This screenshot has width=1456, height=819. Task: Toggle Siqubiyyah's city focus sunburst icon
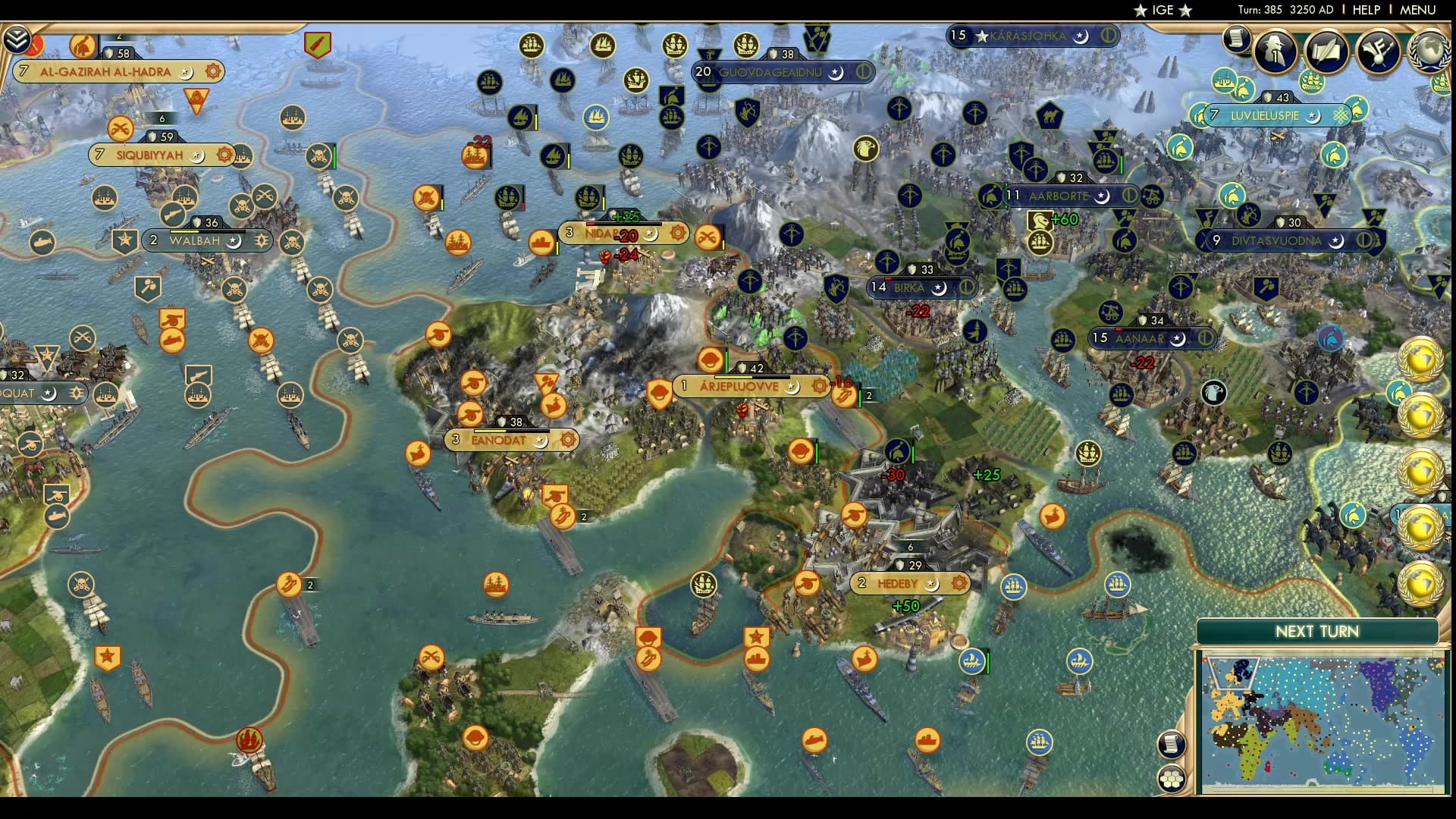(223, 155)
